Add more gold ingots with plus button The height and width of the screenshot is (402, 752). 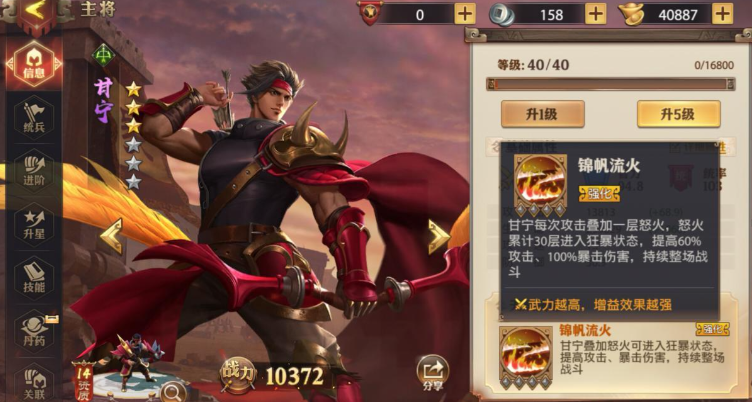(731, 13)
